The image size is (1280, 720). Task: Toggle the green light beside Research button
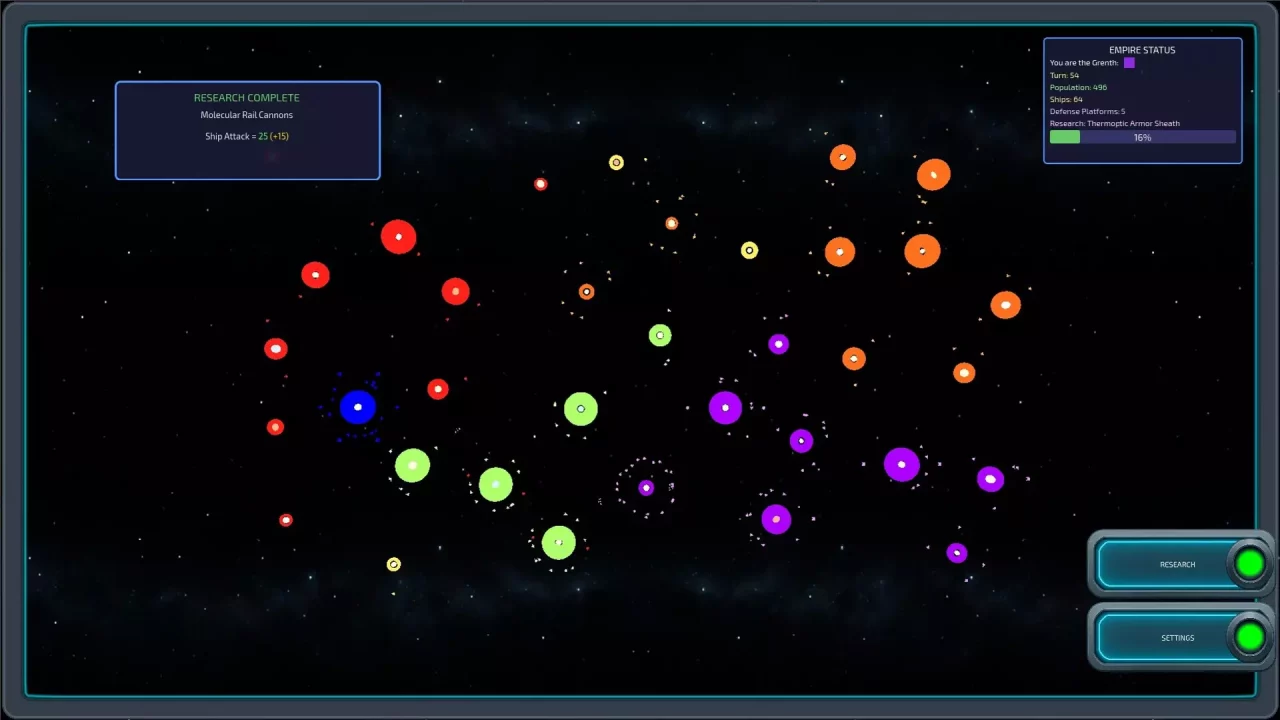pos(1249,563)
